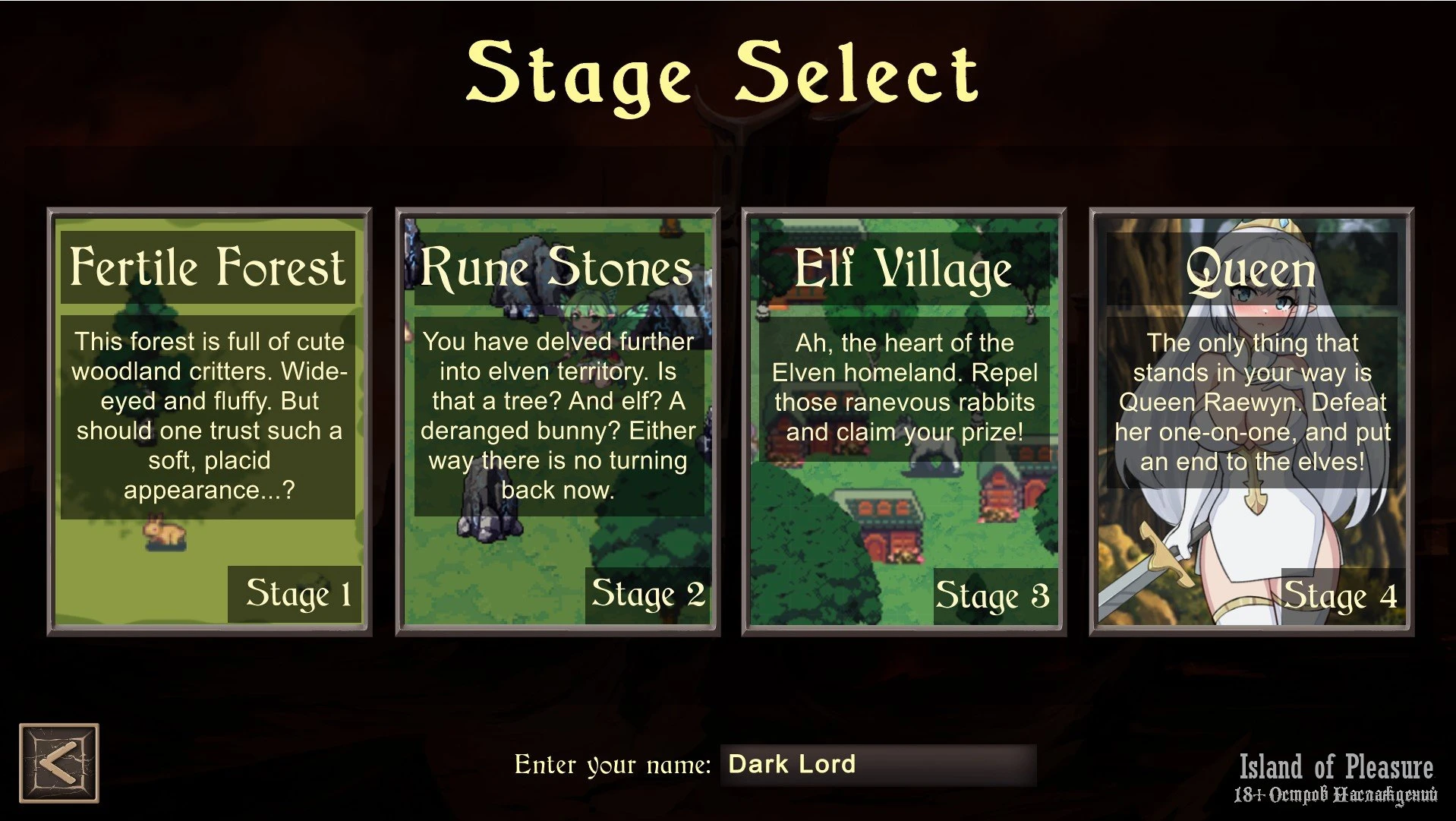Choose the Rune Stones stage card
Viewport: 1456px width, 821px height.
557,422
